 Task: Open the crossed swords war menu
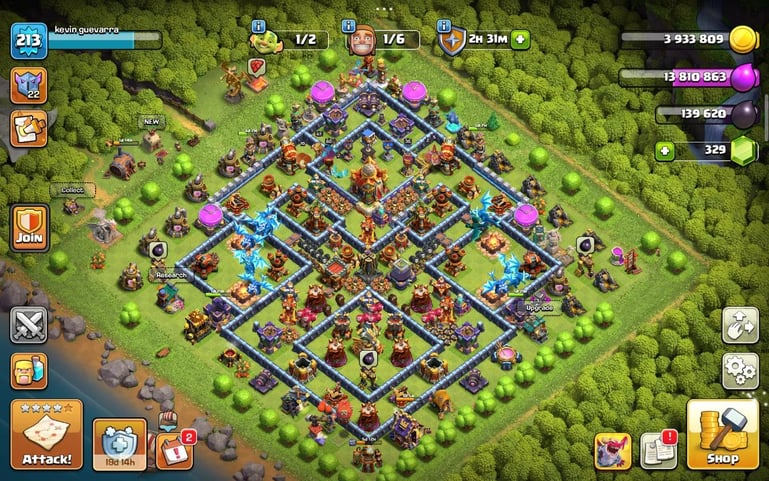pos(28,324)
